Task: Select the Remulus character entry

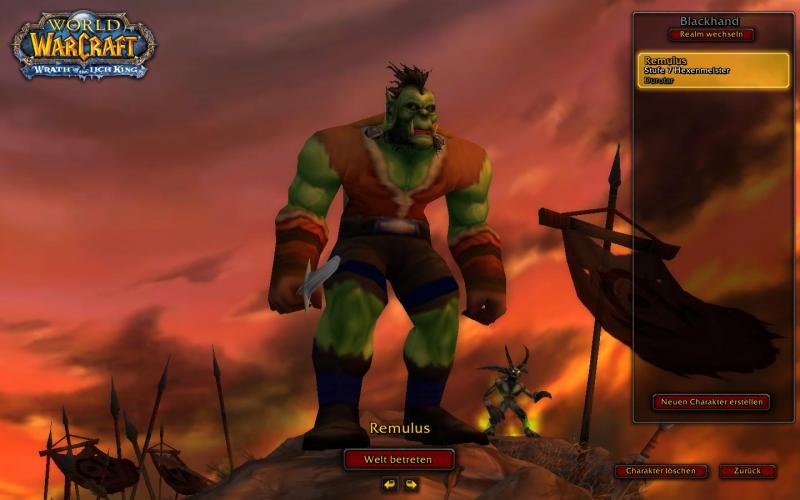Action: pyautogui.click(x=713, y=70)
